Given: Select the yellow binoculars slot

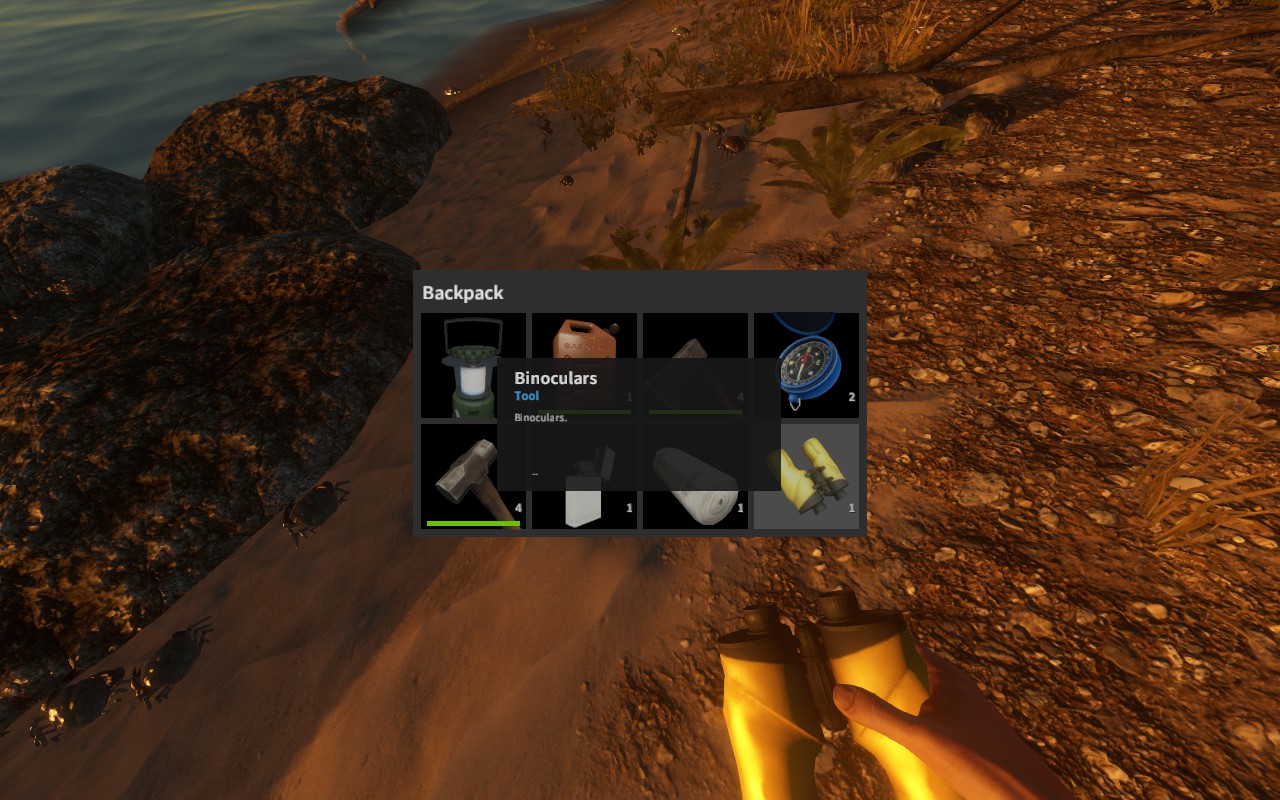Looking at the screenshot, I should tap(806, 476).
